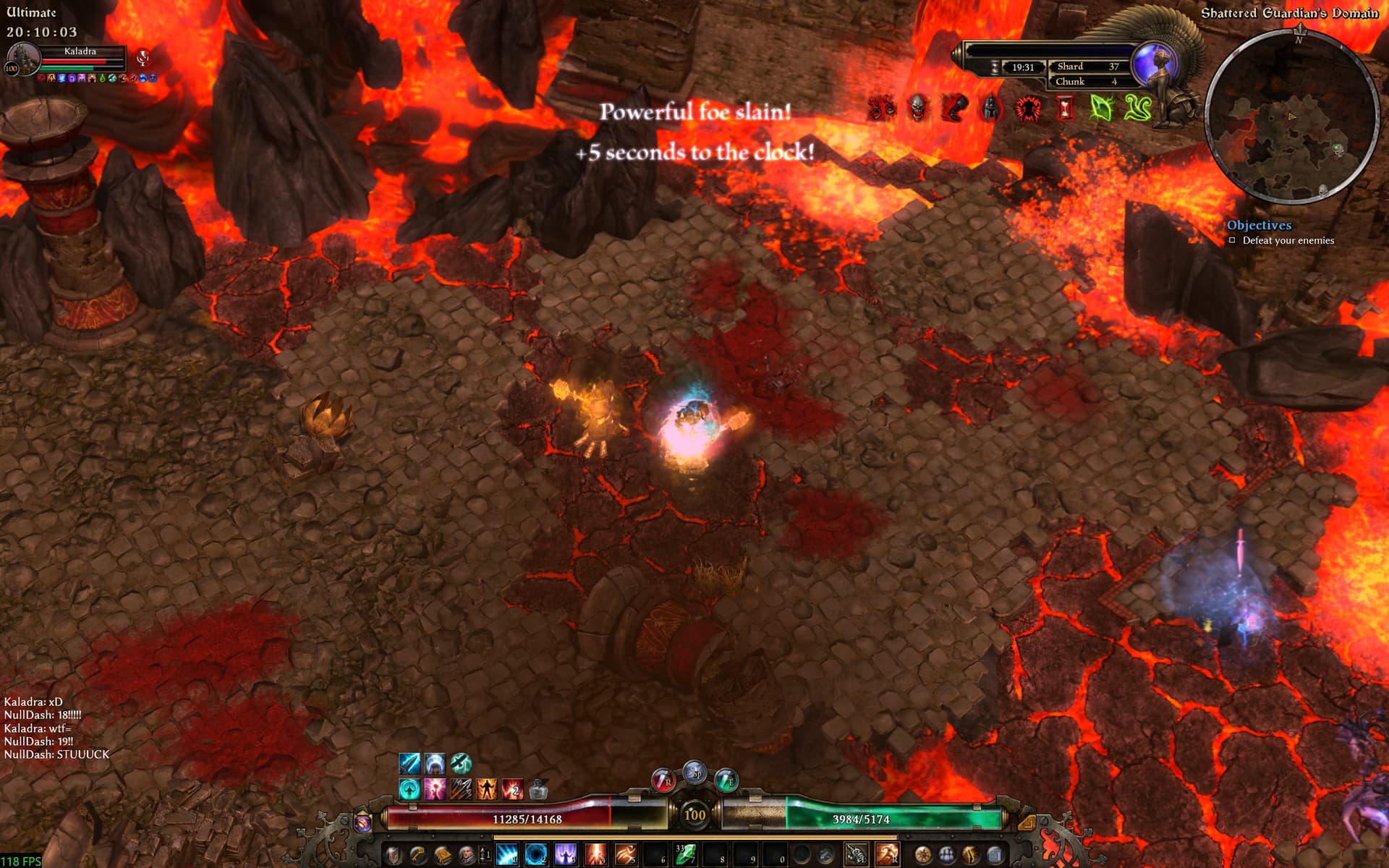Screen dimensions: 1389x868
Task: Open the shield character window button
Action: click(393, 856)
